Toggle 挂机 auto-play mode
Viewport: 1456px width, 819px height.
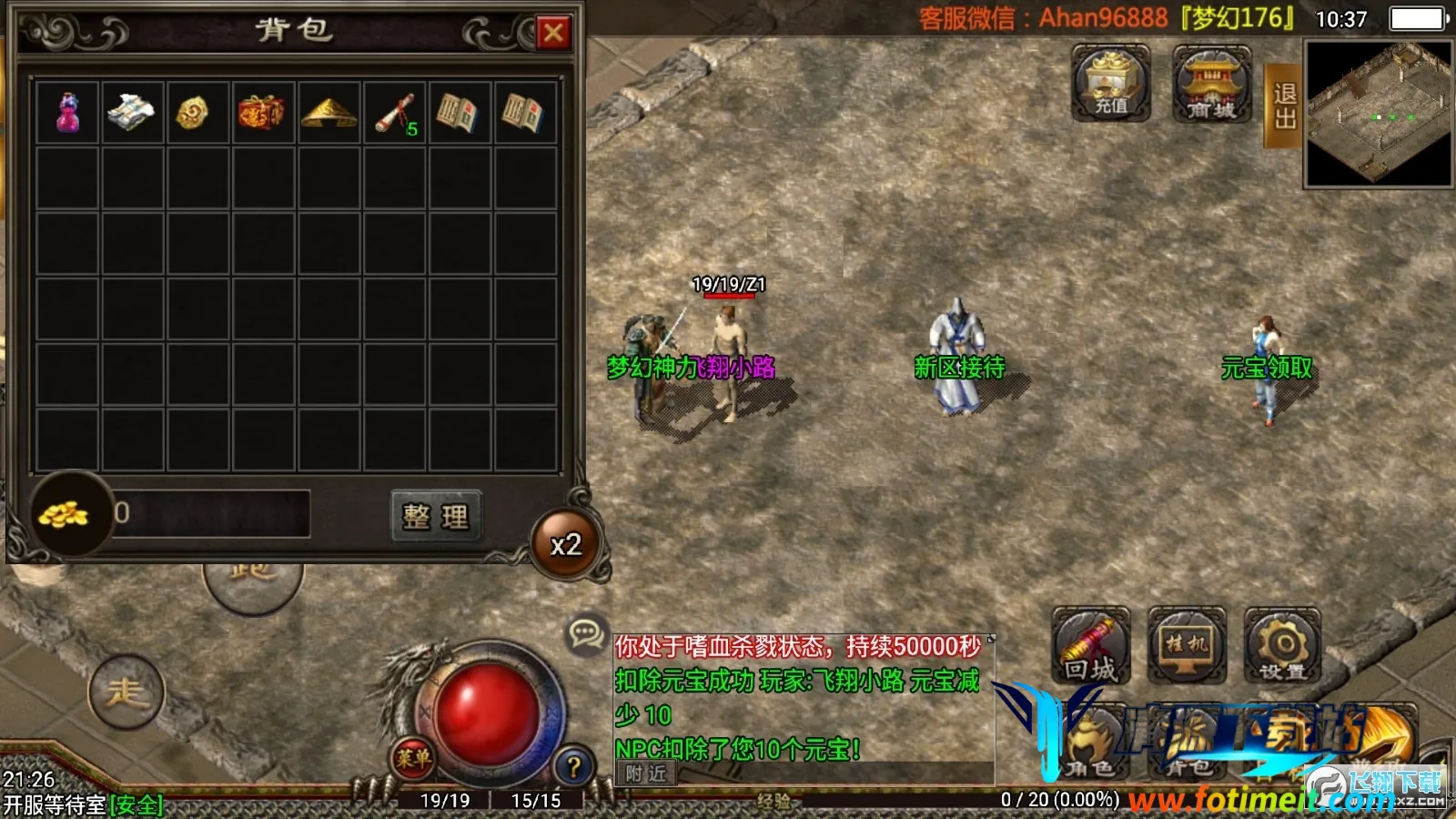(1187, 646)
